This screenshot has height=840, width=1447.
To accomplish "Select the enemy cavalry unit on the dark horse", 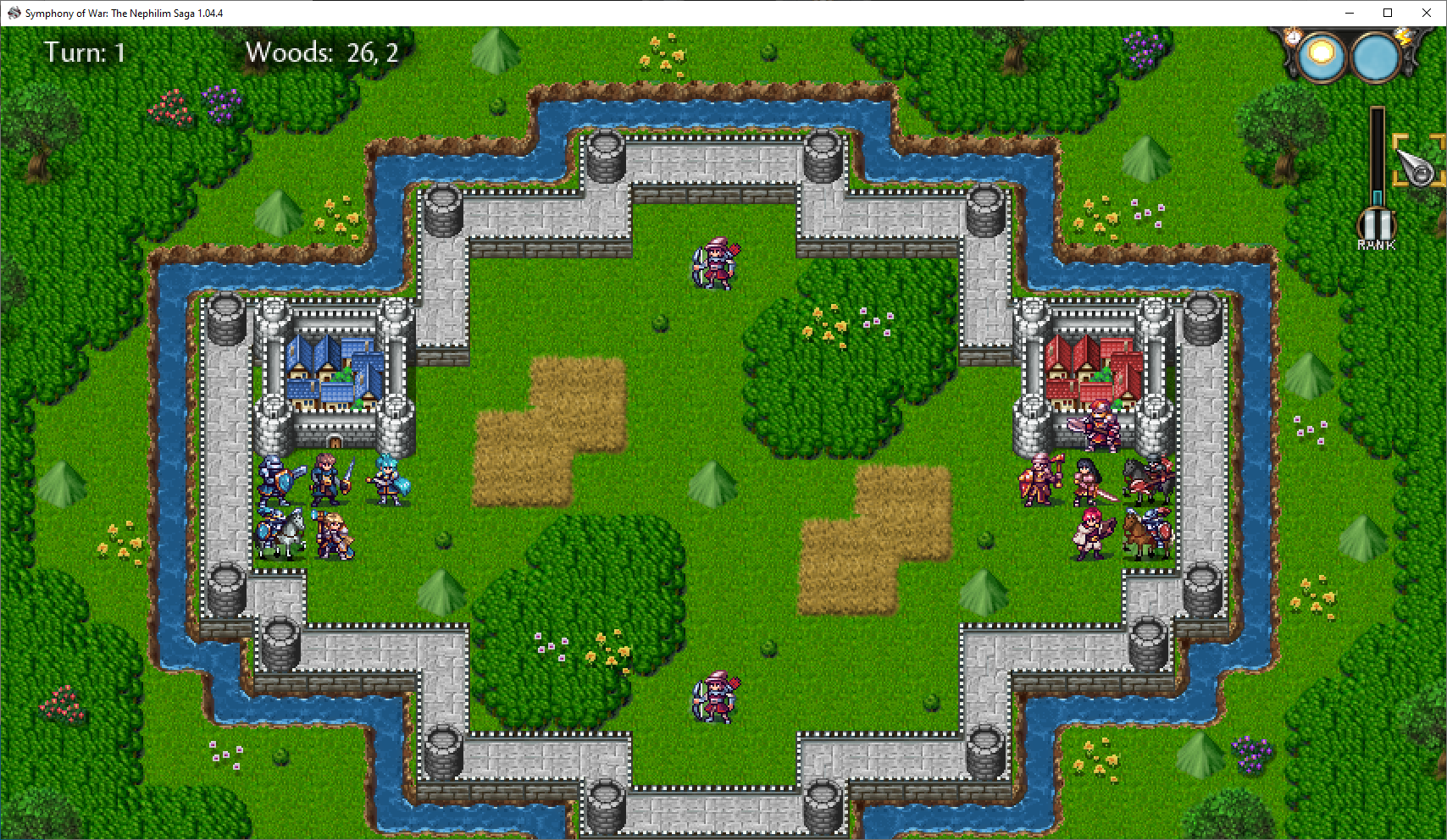I will click(1148, 477).
